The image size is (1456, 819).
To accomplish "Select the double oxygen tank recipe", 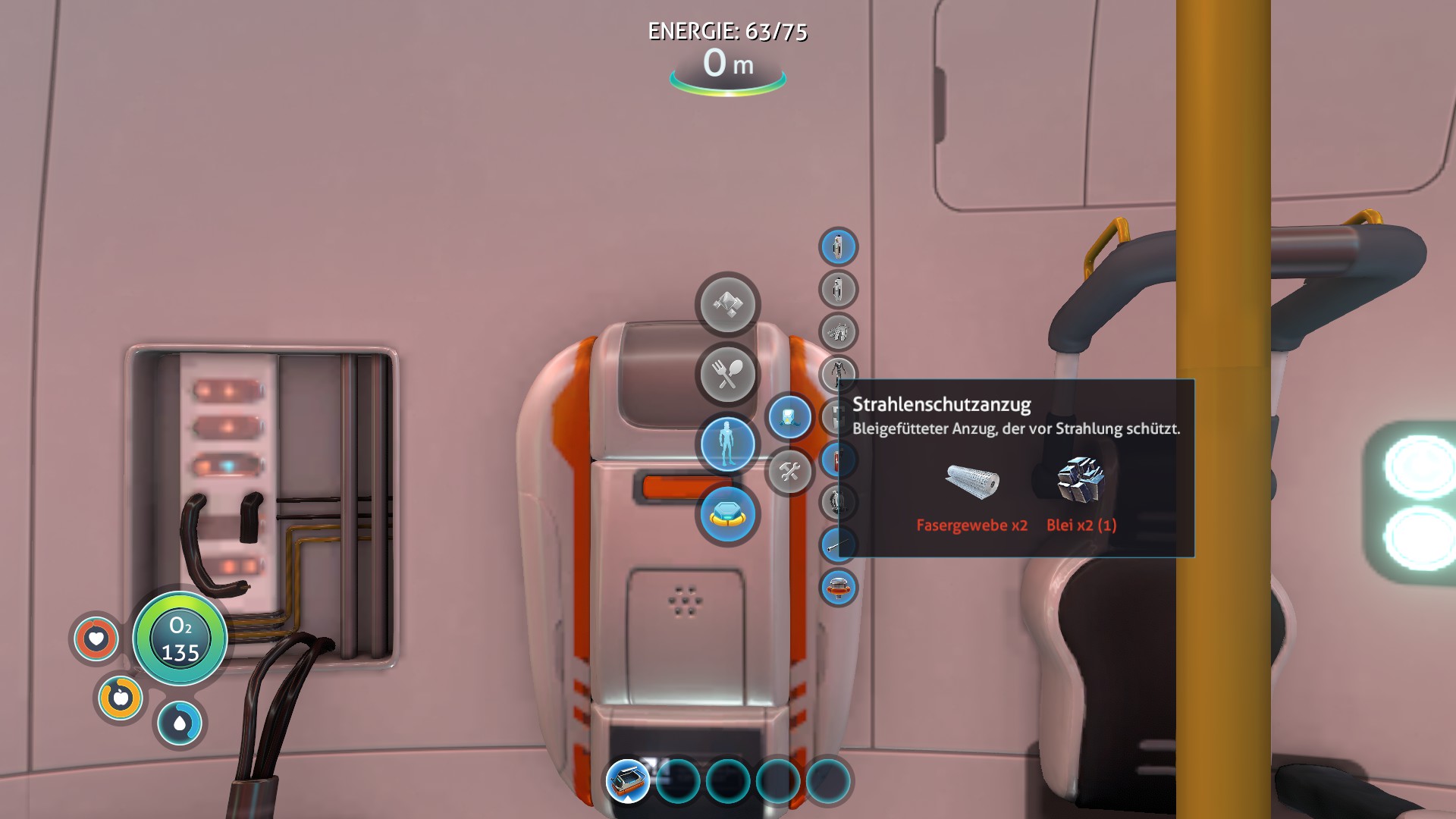I will (838, 290).
